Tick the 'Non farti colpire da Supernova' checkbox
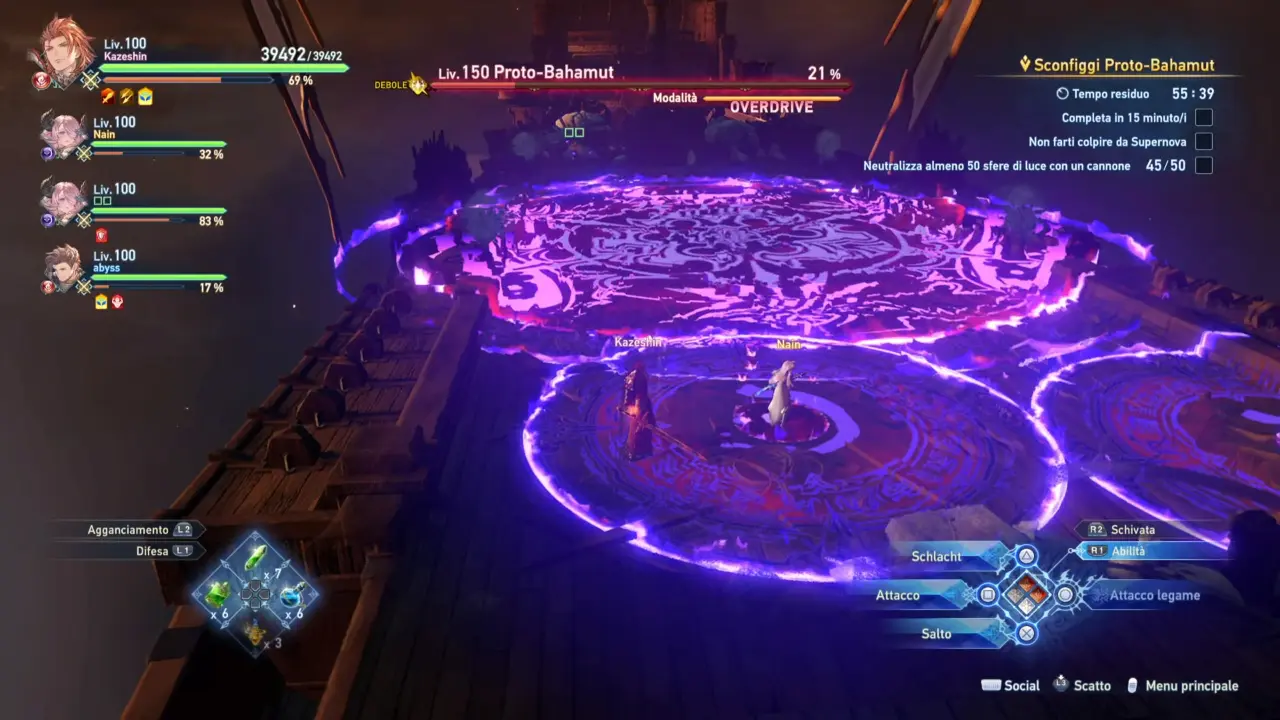1280x720 pixels. [x=1203, y=141]
